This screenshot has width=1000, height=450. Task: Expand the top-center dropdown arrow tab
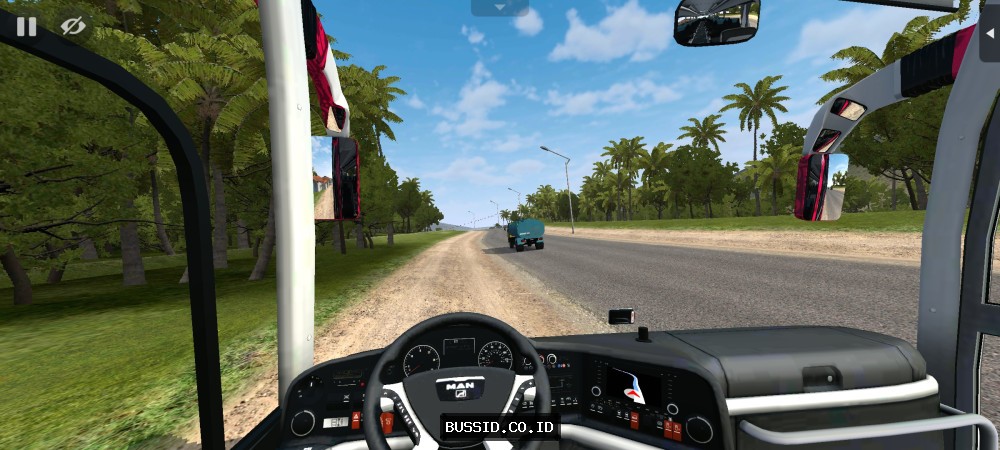(x=500, y=7)
